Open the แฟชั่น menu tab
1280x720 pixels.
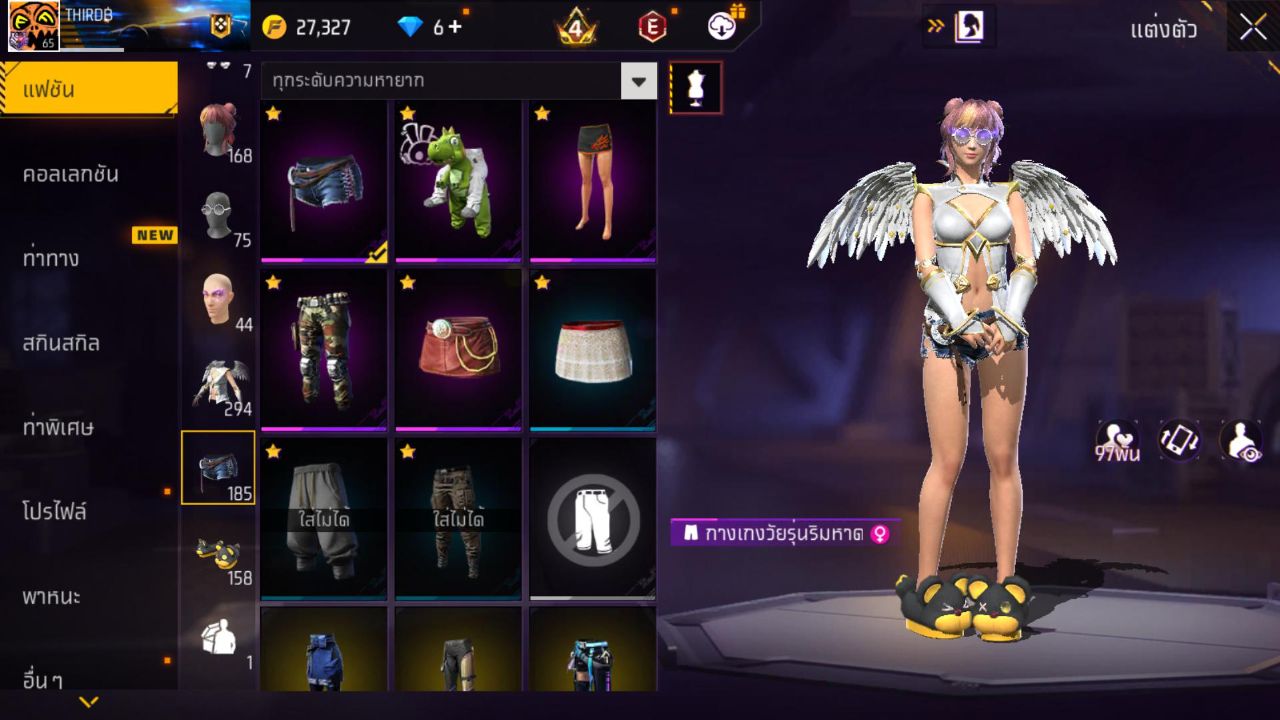(x=88, y=90)
